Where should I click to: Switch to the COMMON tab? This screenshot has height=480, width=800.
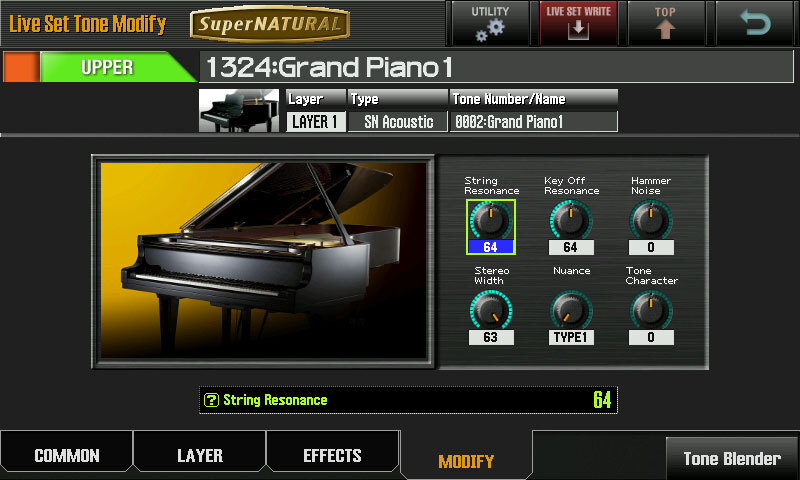(x=67, y=456)
